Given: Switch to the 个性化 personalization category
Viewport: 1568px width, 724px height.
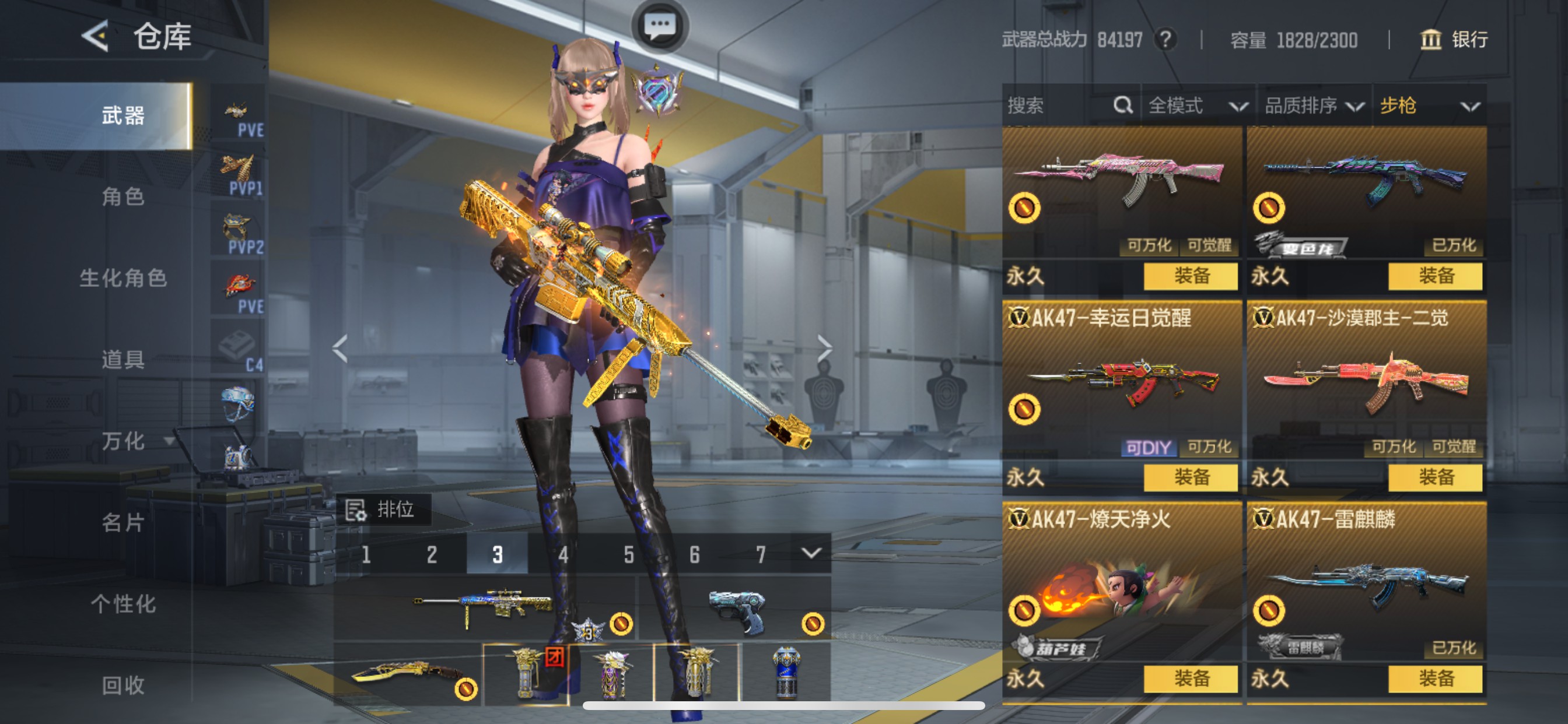Looking at the screenshot, I should pos(123,603).
